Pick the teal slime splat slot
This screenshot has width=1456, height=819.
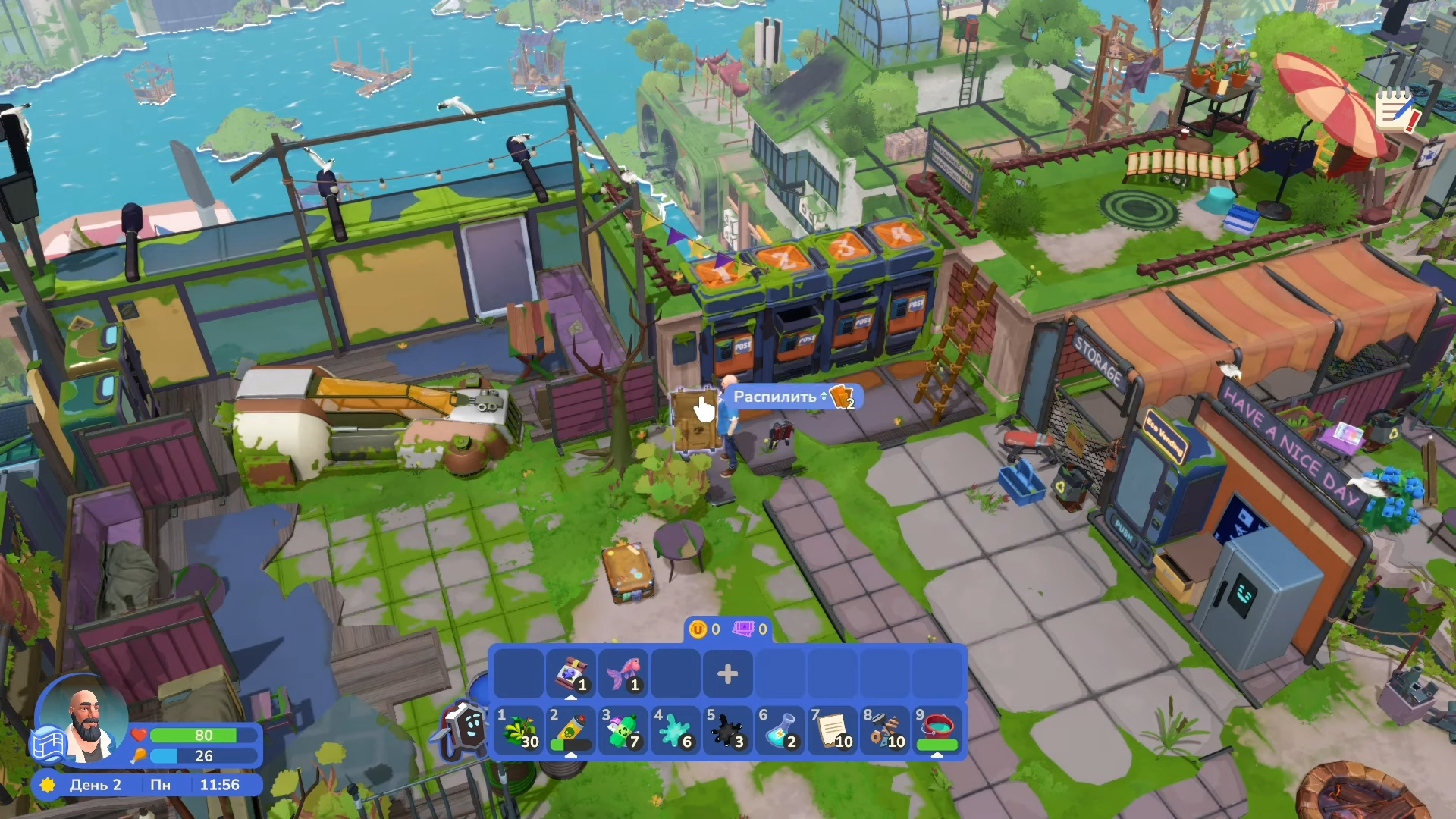676,731
